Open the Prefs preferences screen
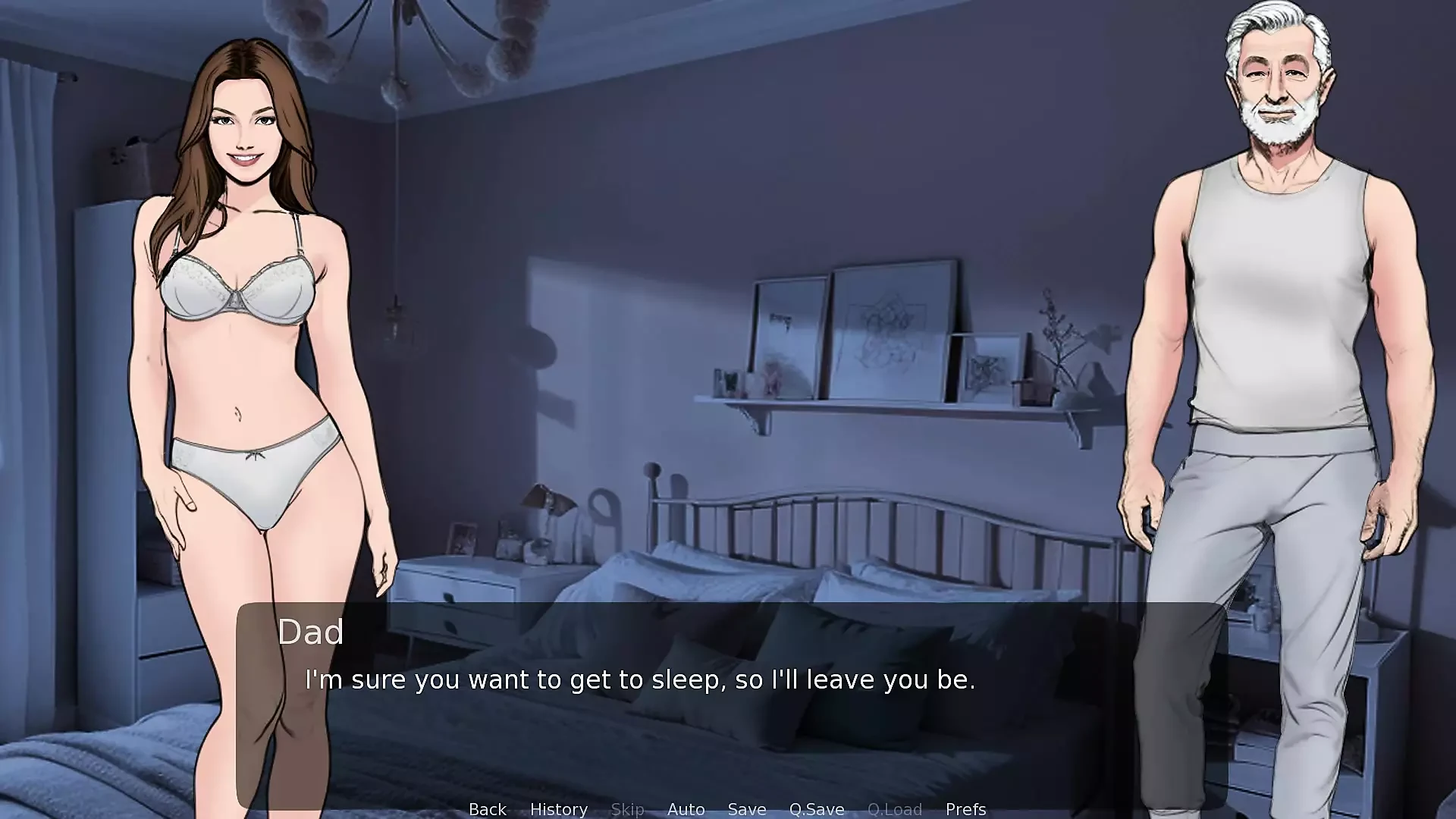 point(965,809)
